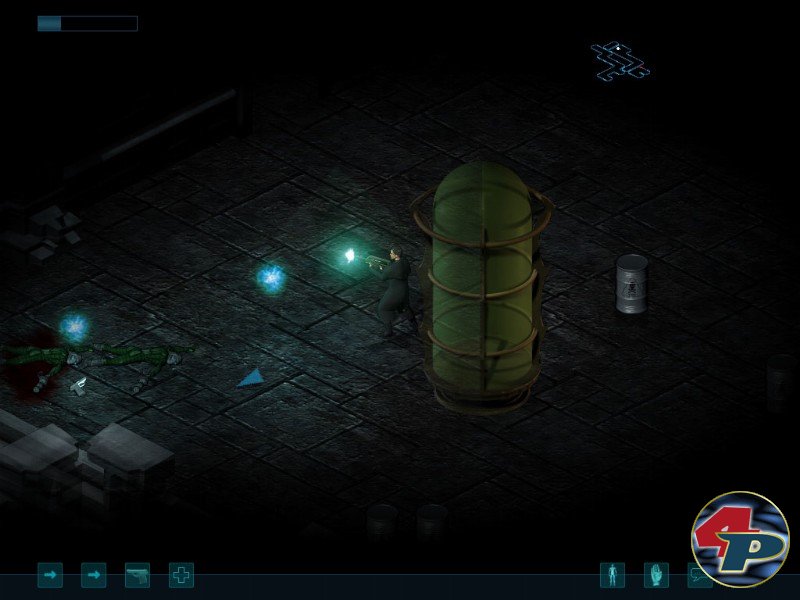Screen dimensions: 800x600
Task: Open the speech bubble dialogue icon
Action: pyautogui.click(x=697, y=577)
